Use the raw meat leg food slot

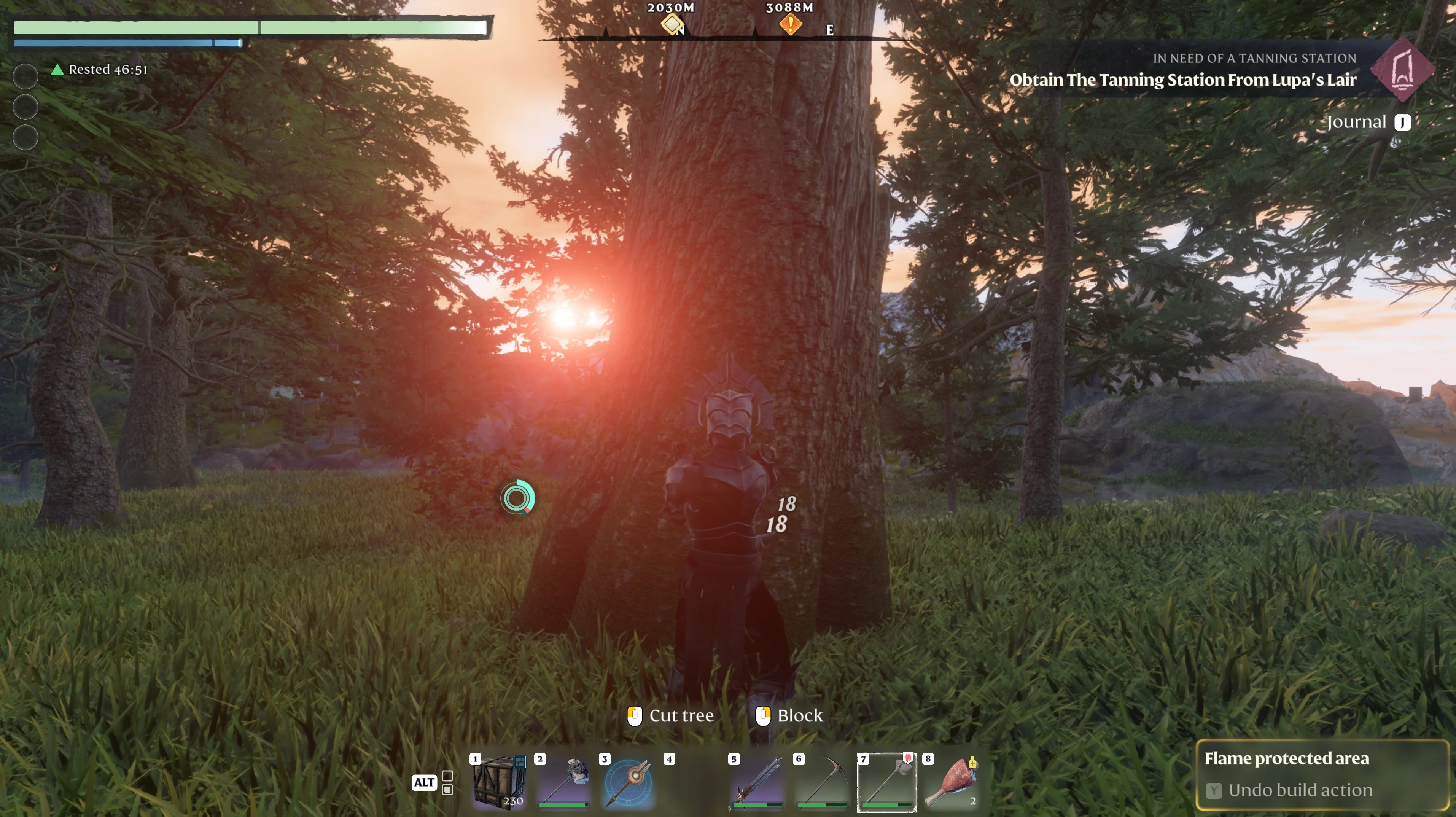pyautogui.click(x=952, y=782)
